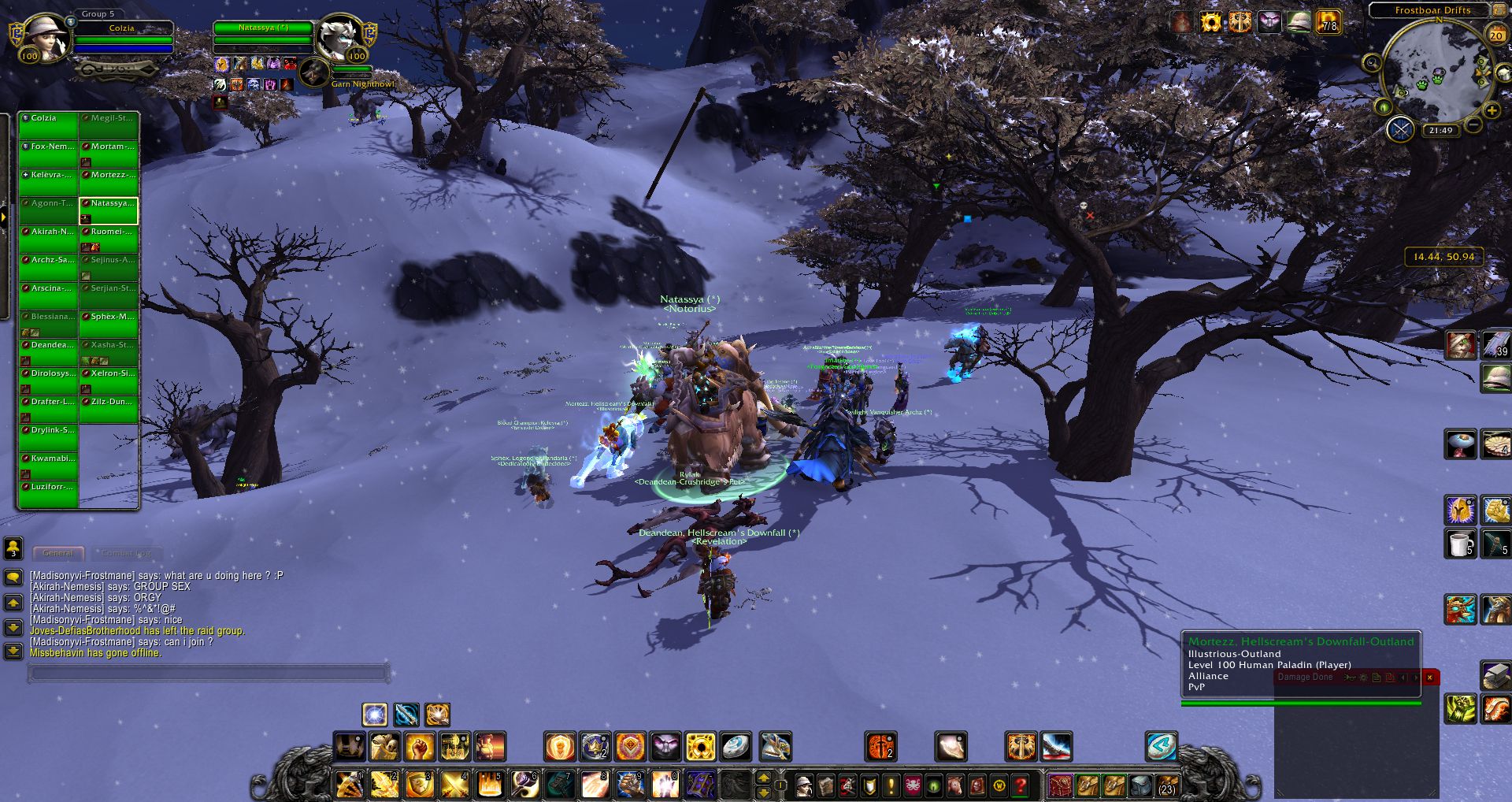Zoom out on the minimap
The height and width of the screenshot is (802, 1512).
coord(1473,125)
